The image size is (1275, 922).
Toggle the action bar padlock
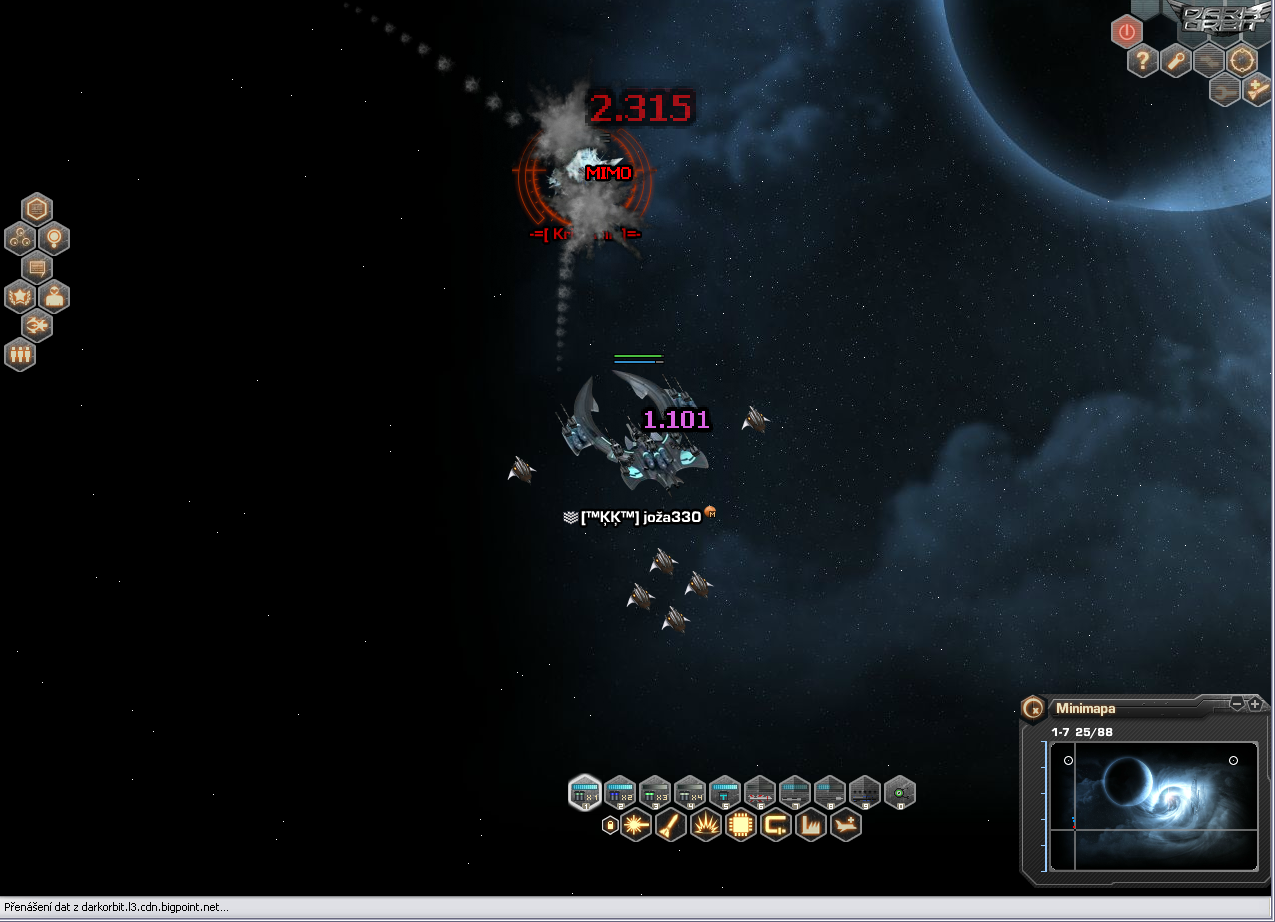610,825
